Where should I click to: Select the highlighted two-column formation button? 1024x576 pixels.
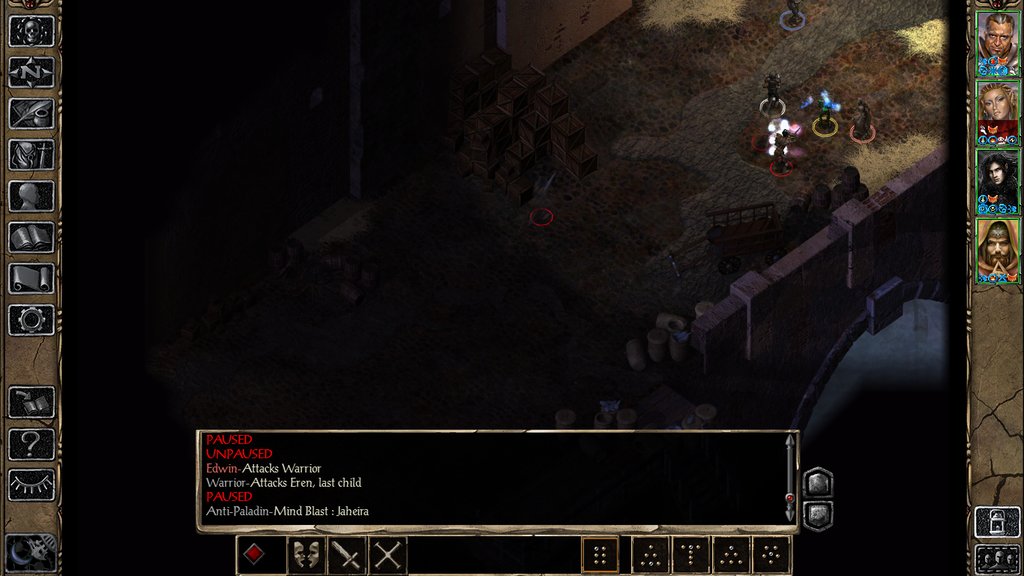pos(600,555)
